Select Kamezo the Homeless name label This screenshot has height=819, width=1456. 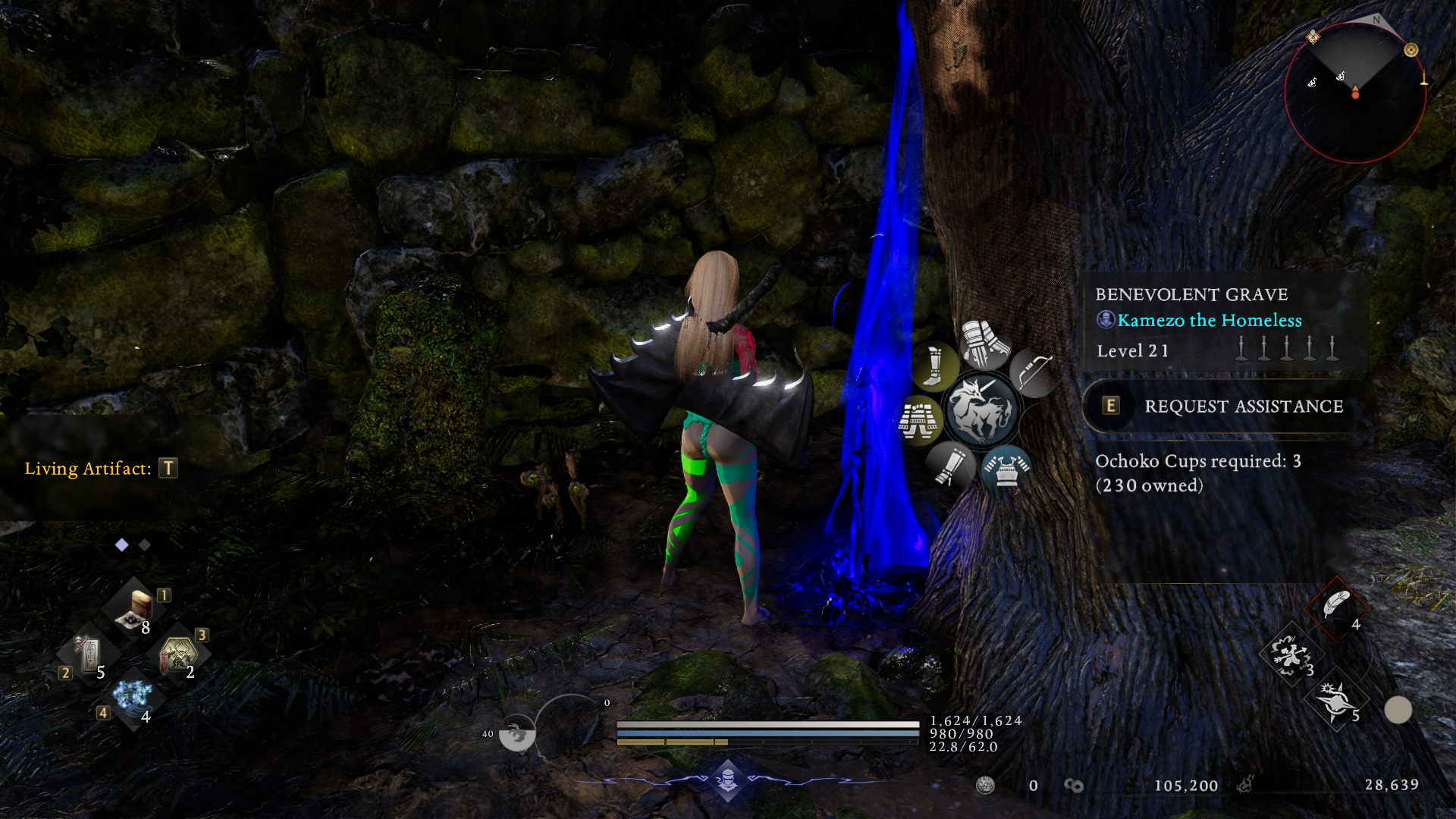point(1209,321)
